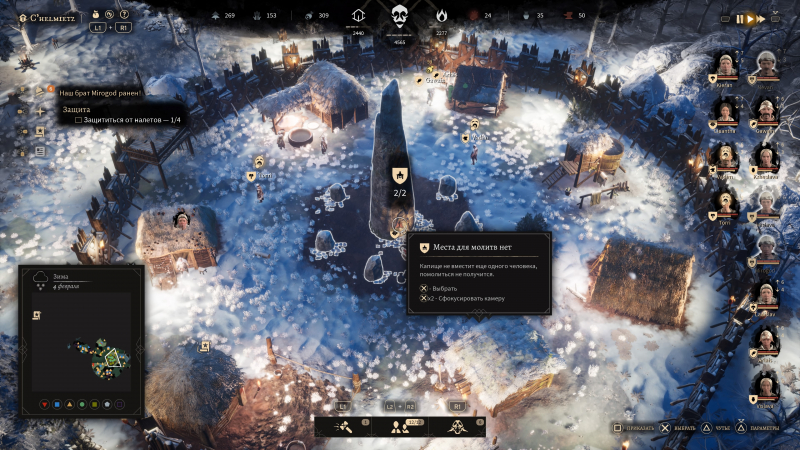The height and width of the screenshot is (450, 800).
Task: Click the raid defense objective checkbox
Action: [x=79, y=120]
